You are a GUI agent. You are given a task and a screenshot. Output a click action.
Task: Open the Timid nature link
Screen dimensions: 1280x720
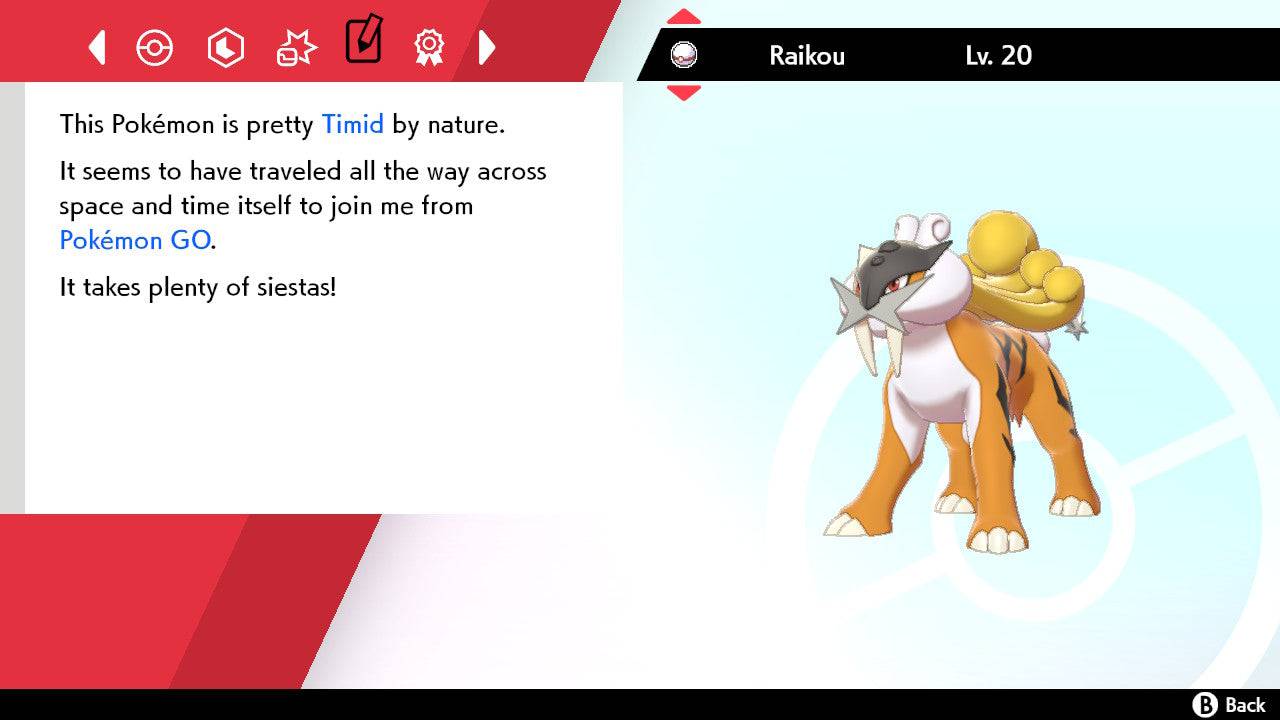point(352,124)
